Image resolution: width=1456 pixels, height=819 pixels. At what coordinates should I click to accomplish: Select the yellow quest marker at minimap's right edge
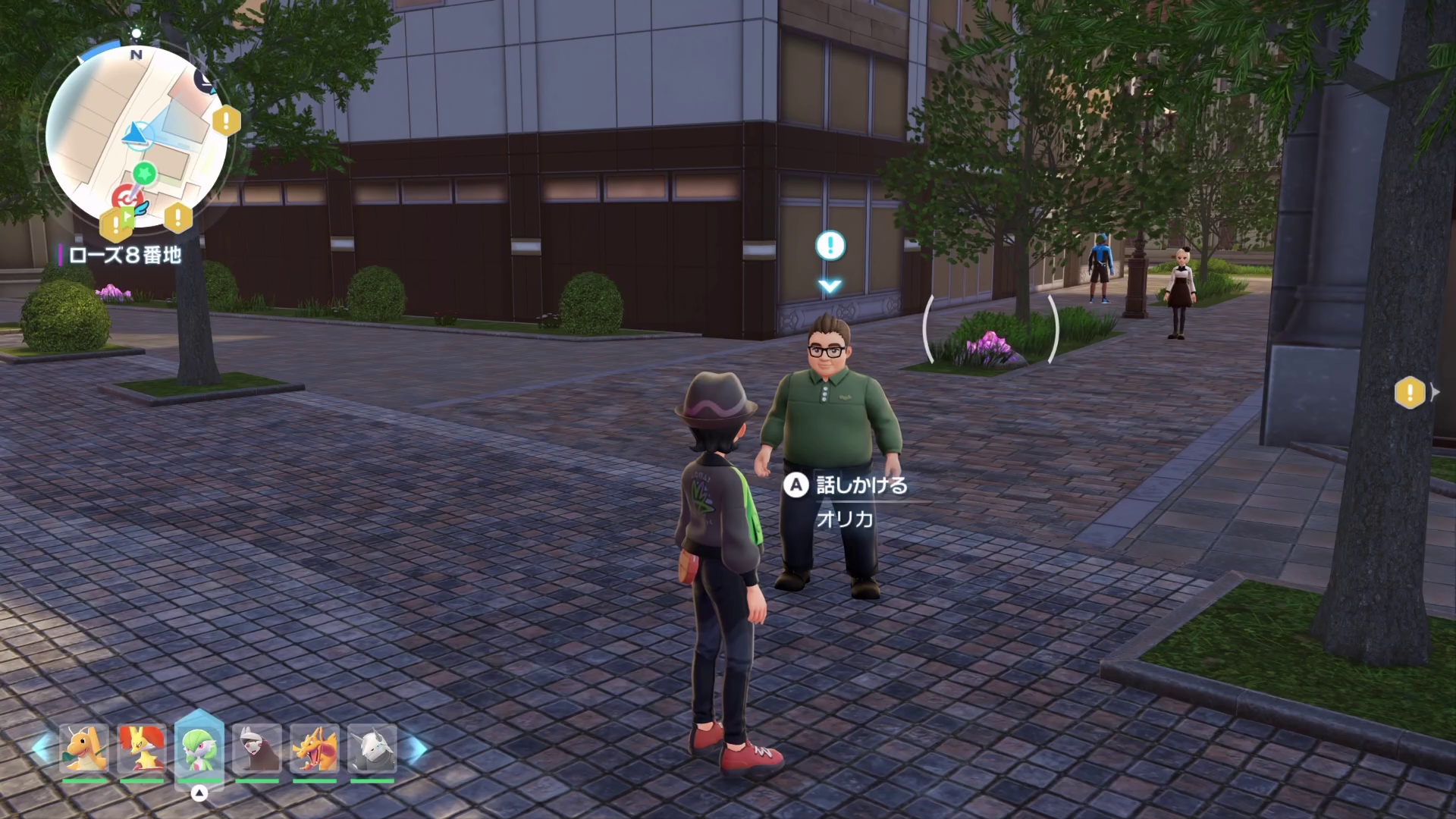(226, 120)
